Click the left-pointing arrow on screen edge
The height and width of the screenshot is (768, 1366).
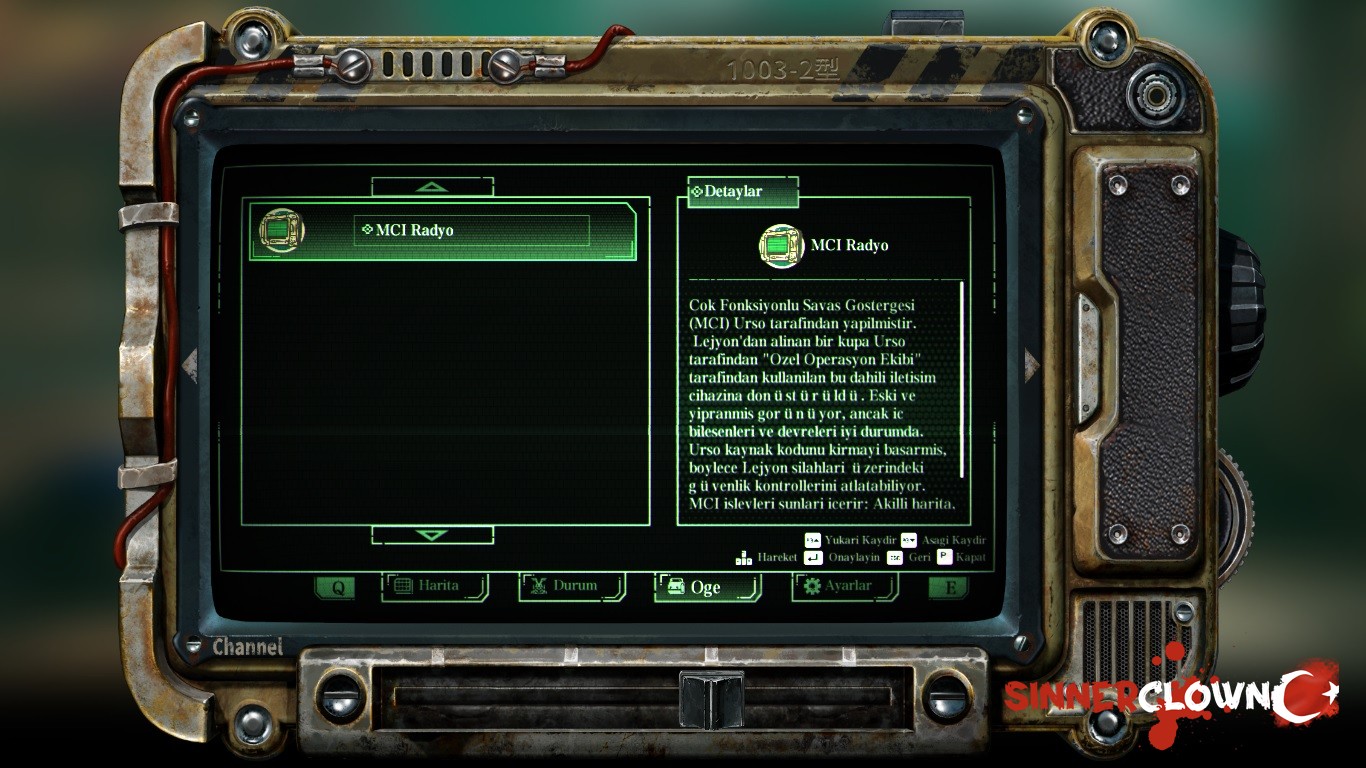(190, 365)
